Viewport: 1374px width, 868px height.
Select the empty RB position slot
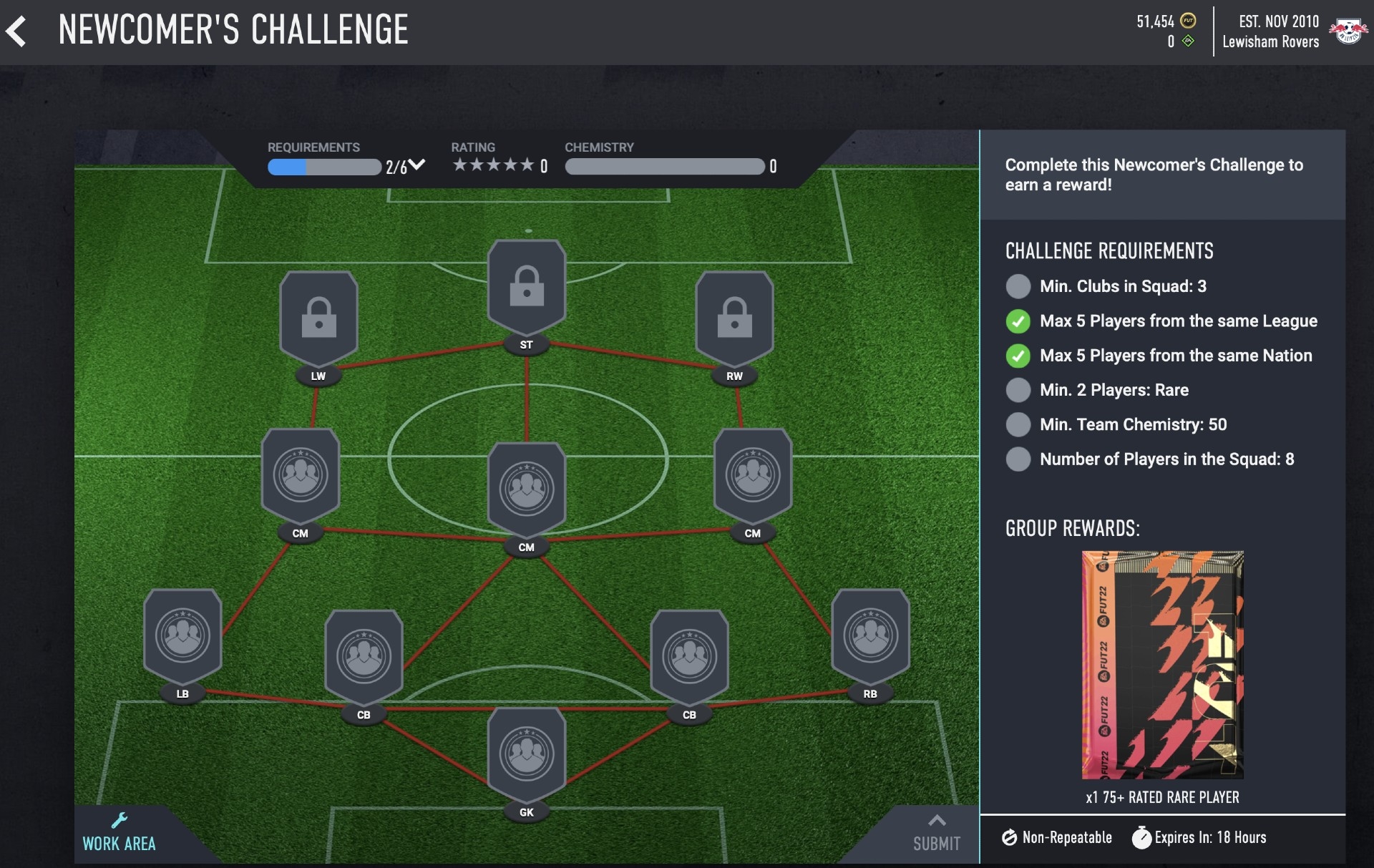pyautogui.click(x=869, y=634)
